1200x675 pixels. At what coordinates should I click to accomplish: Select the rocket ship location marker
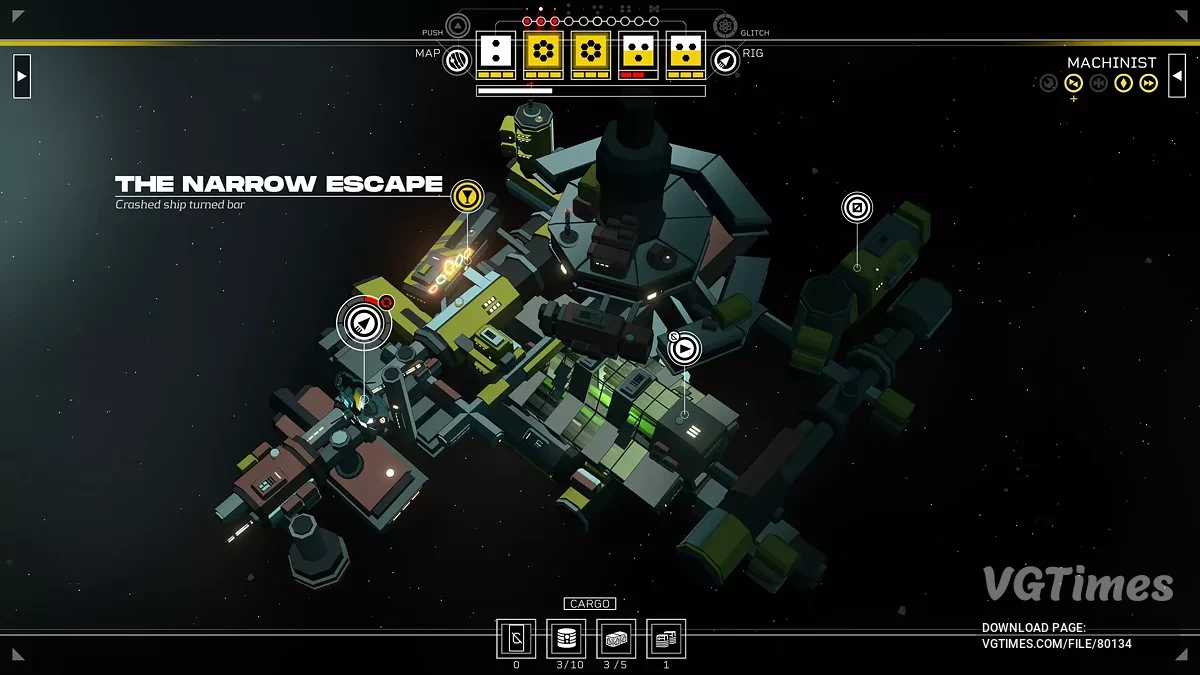(x=363, y=322)
